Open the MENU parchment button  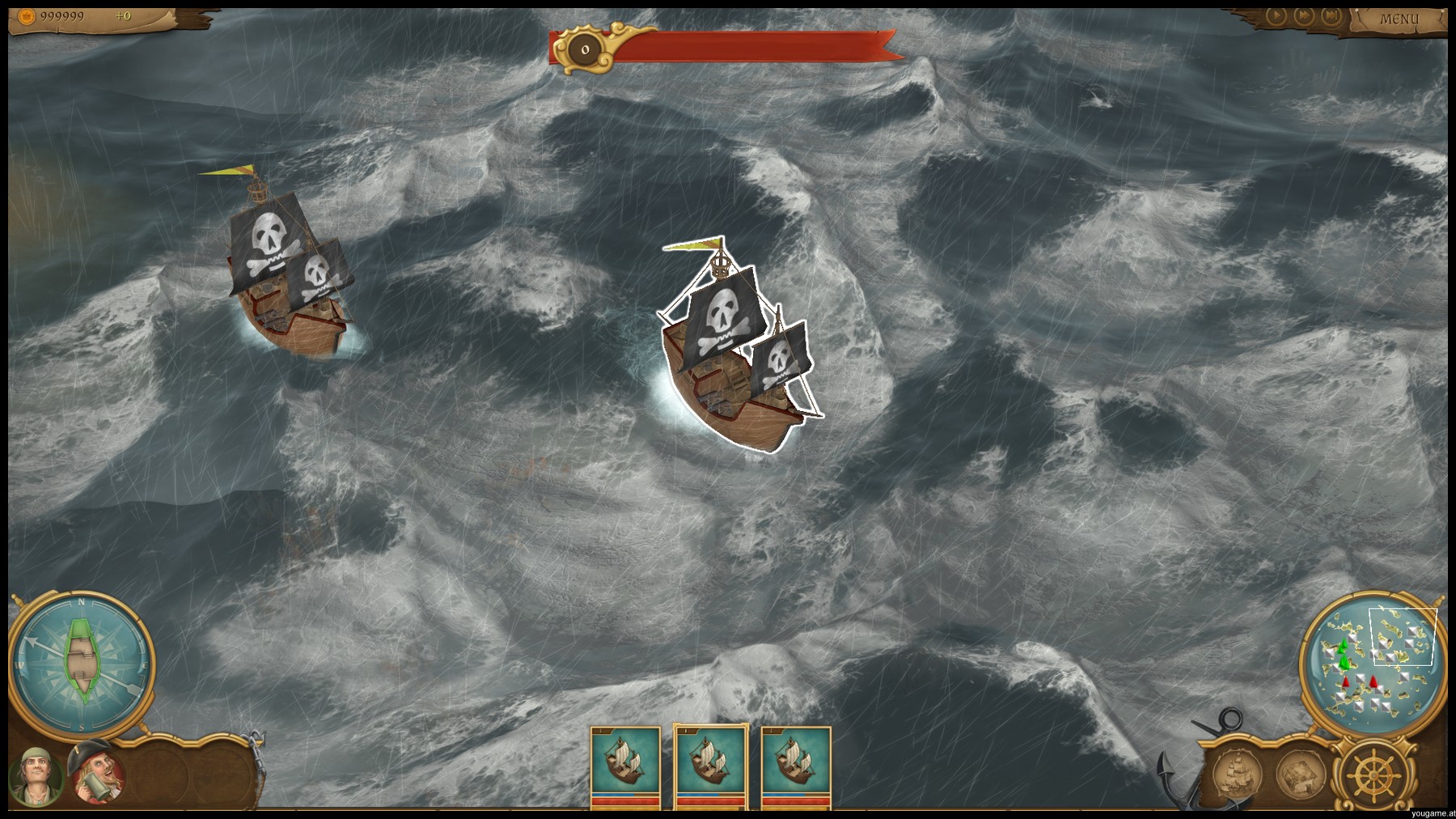tap(1399, 19)
